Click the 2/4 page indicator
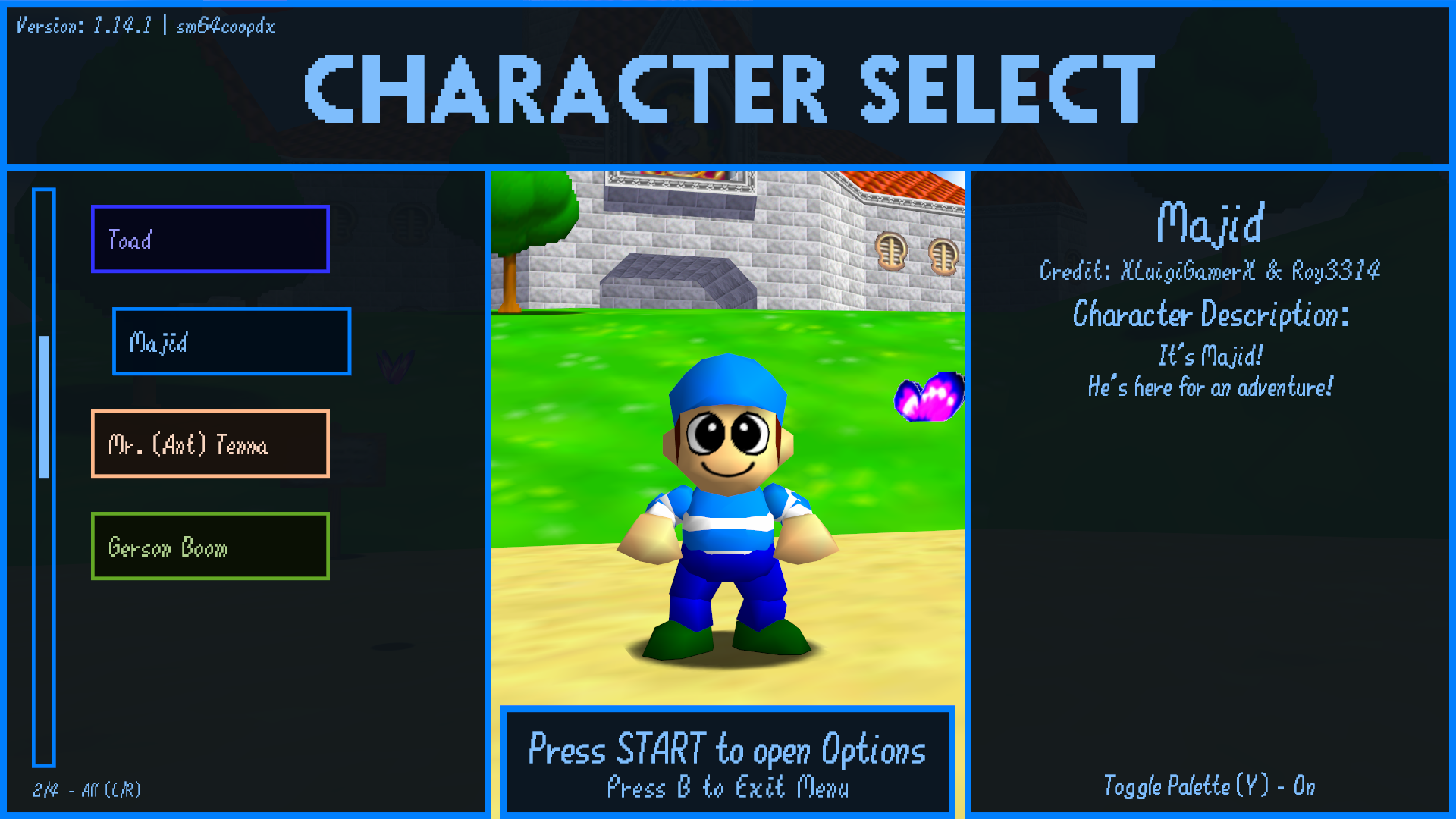This screenshot has height=819, width=1456. tap(45, 789)
